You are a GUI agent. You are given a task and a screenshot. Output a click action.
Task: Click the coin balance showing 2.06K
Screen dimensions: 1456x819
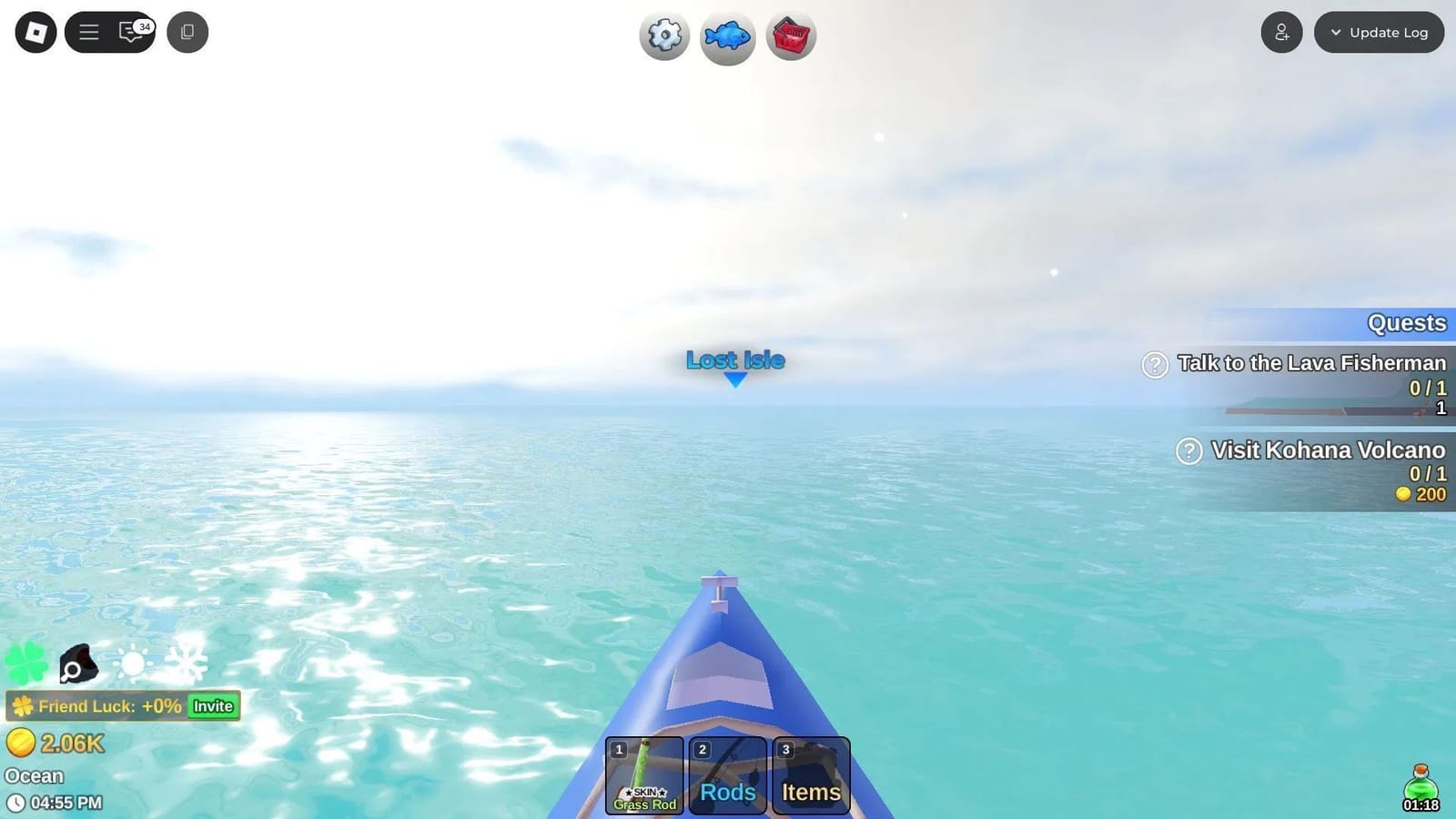coord(55,743)
